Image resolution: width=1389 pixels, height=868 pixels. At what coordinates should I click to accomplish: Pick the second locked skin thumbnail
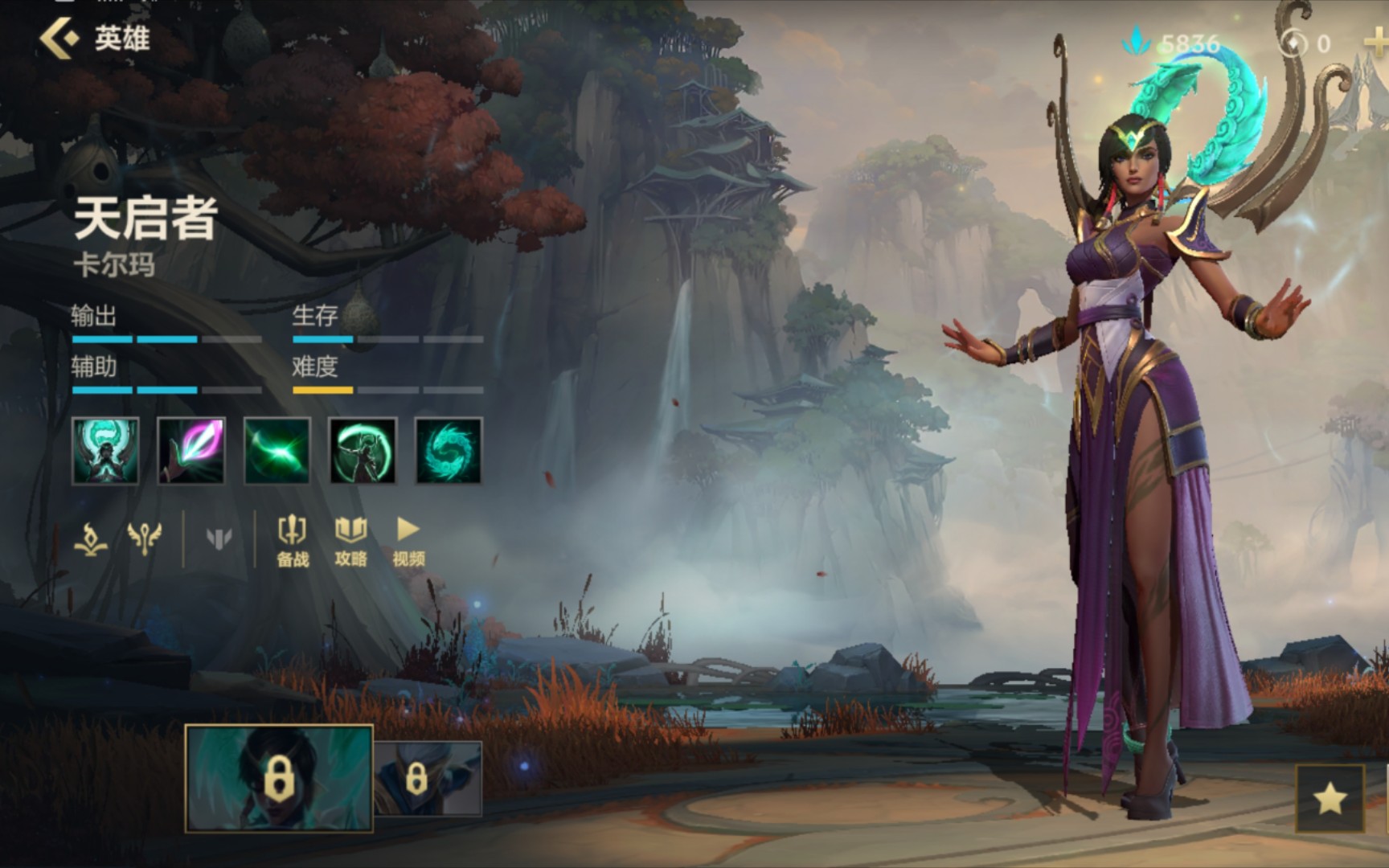pos(428,778)
